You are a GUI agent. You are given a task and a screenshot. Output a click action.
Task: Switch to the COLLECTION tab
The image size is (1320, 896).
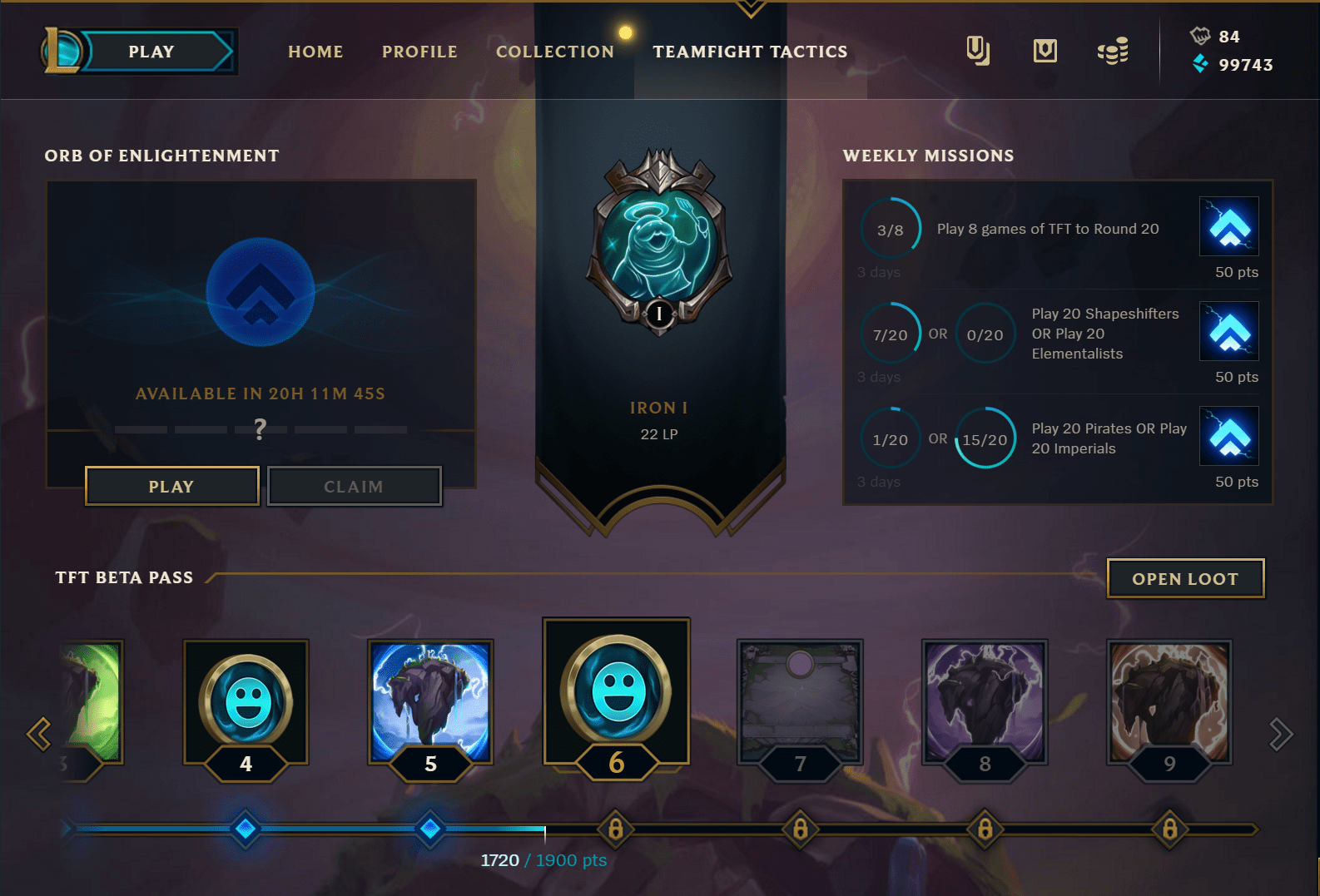tap(554, 52)
